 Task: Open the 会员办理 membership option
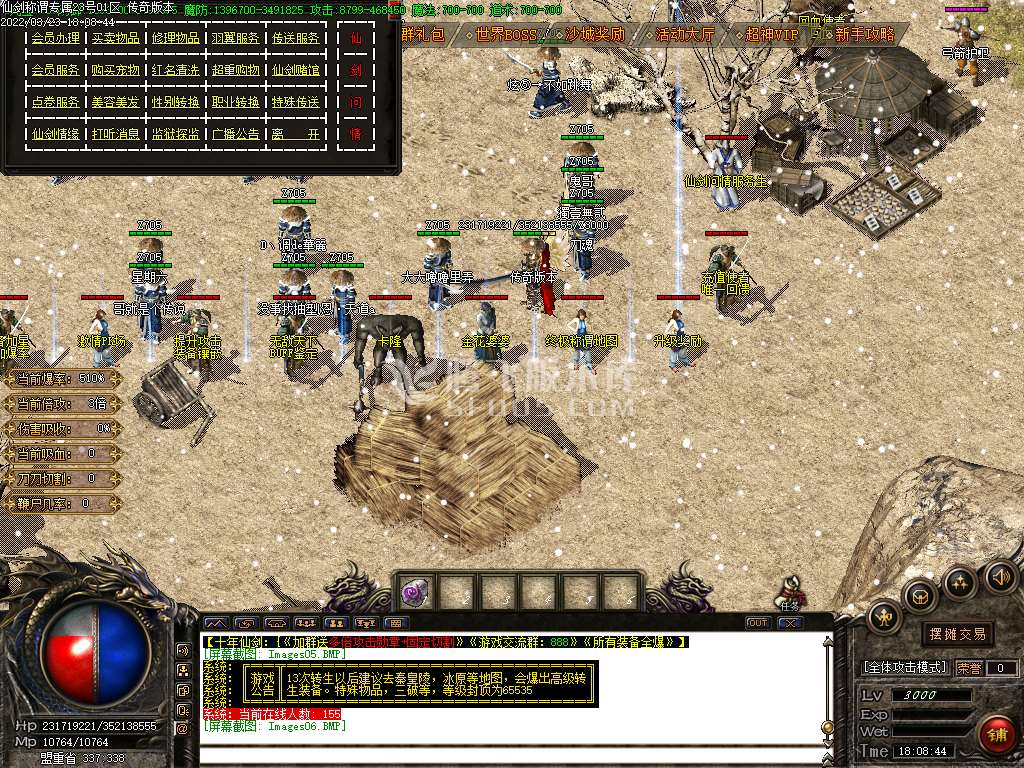point(55,39)
